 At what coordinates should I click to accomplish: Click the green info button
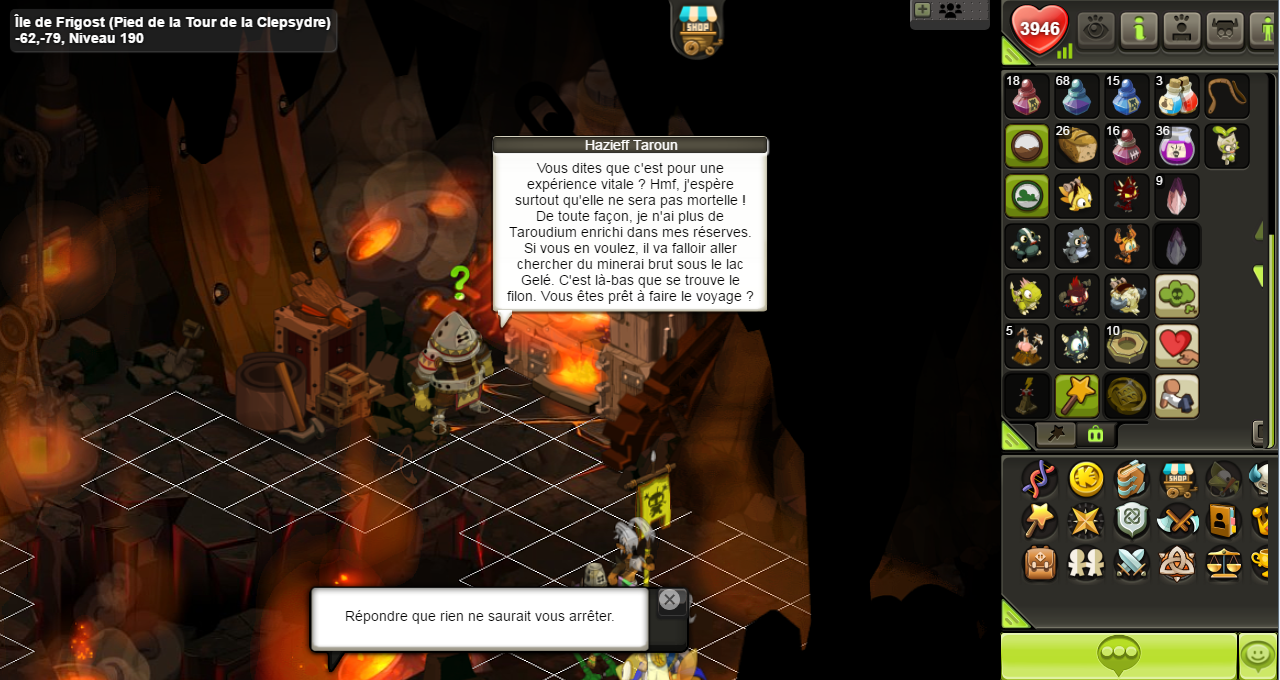coord(1138,30)
